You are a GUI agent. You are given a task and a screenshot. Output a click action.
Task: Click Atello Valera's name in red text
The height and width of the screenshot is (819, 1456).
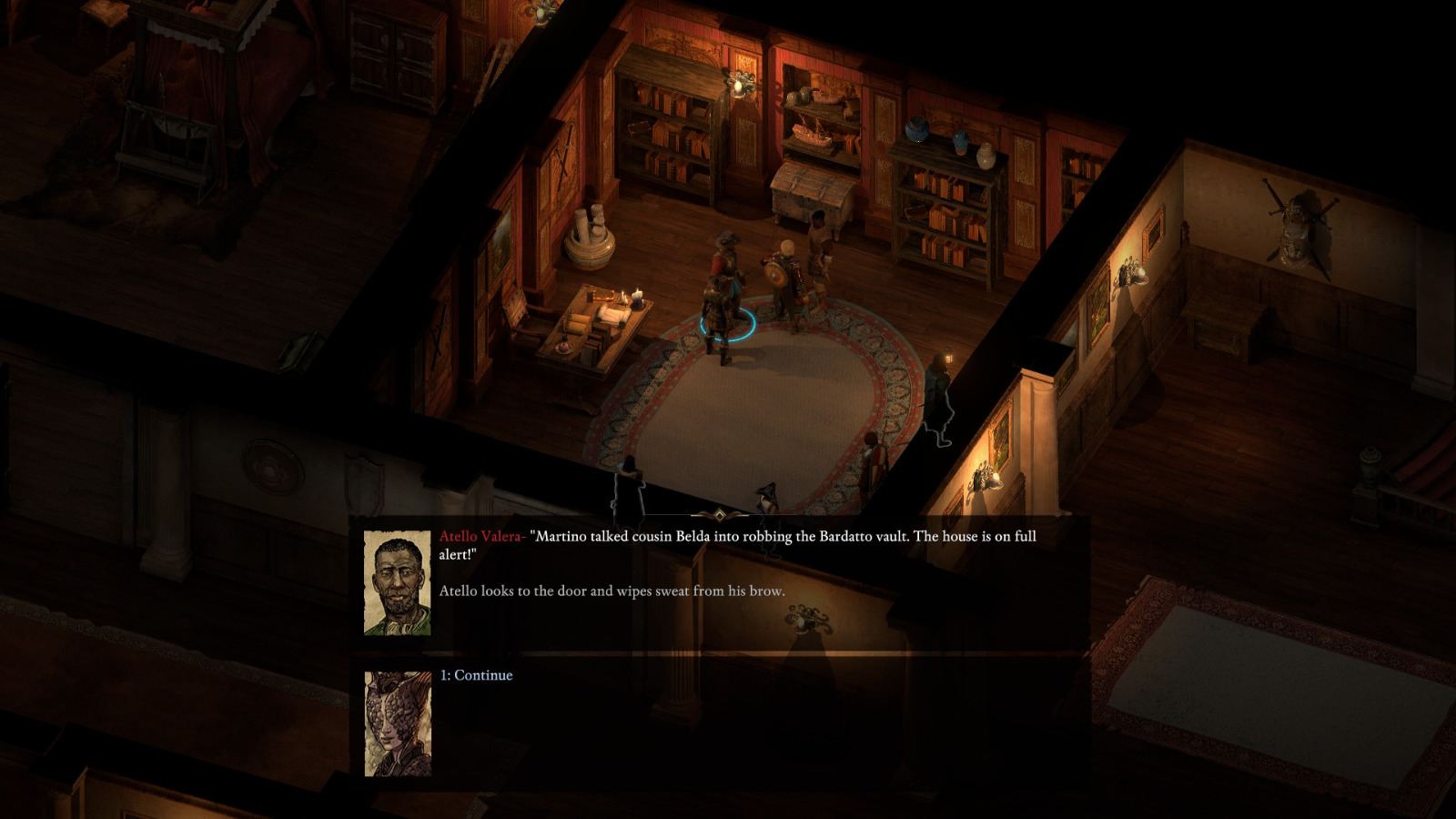480,536
